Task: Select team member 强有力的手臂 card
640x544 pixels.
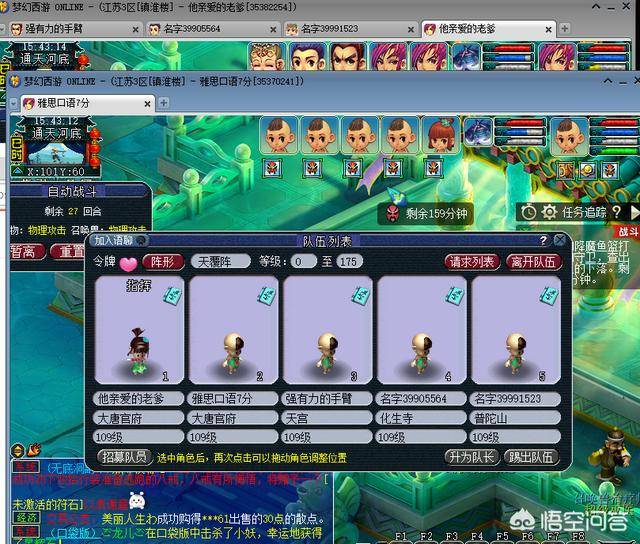Action: coord(328,332)
